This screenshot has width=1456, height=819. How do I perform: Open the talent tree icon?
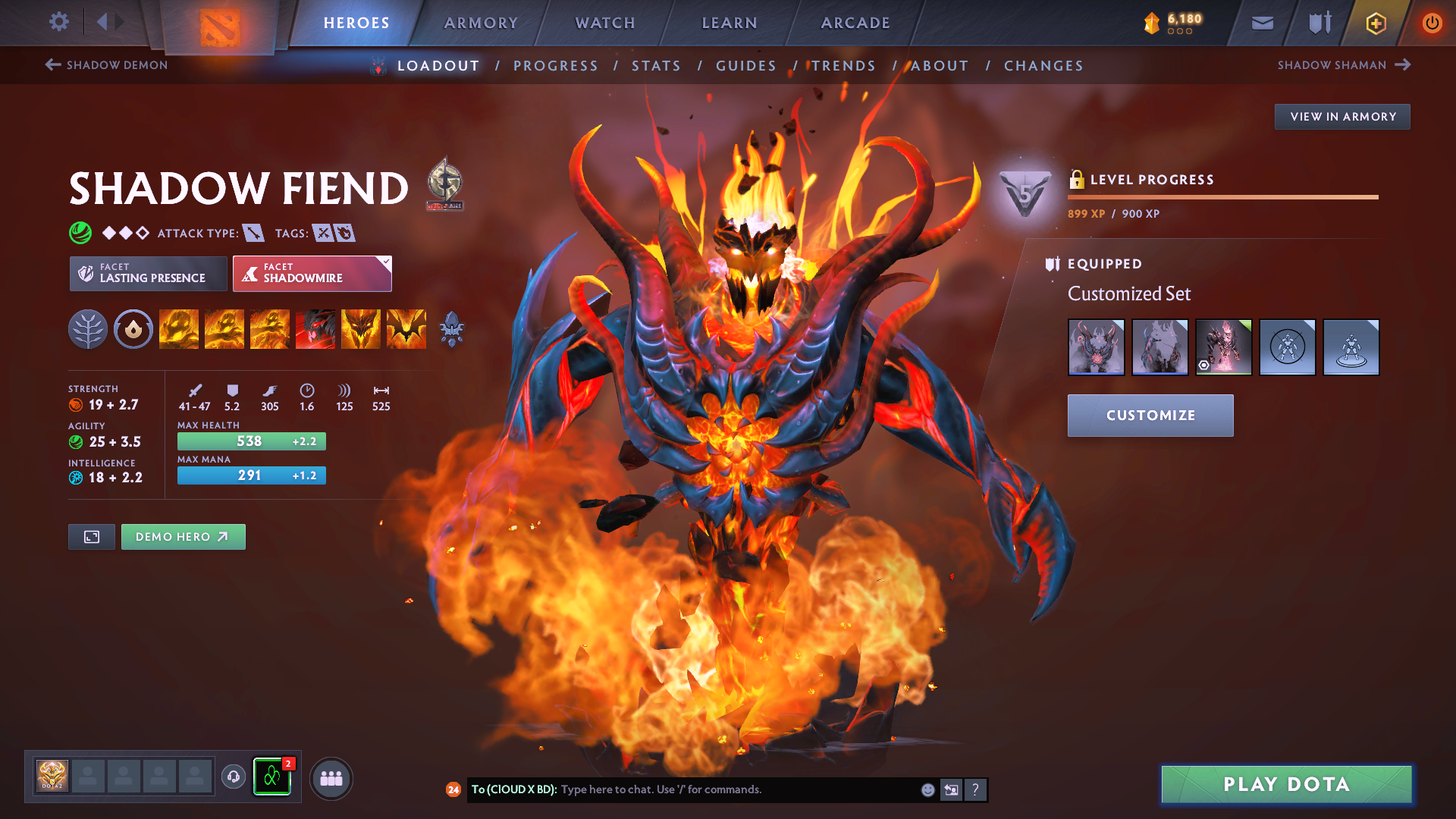click(x=89, y=329)
